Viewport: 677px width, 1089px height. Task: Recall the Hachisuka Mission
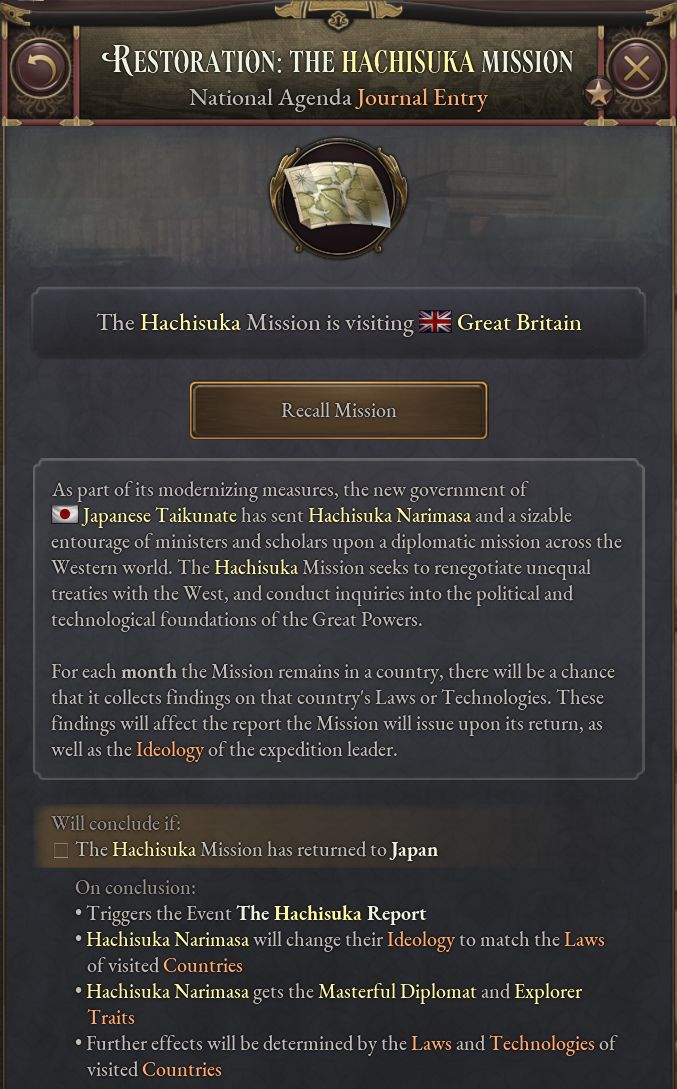coord(338,411)
